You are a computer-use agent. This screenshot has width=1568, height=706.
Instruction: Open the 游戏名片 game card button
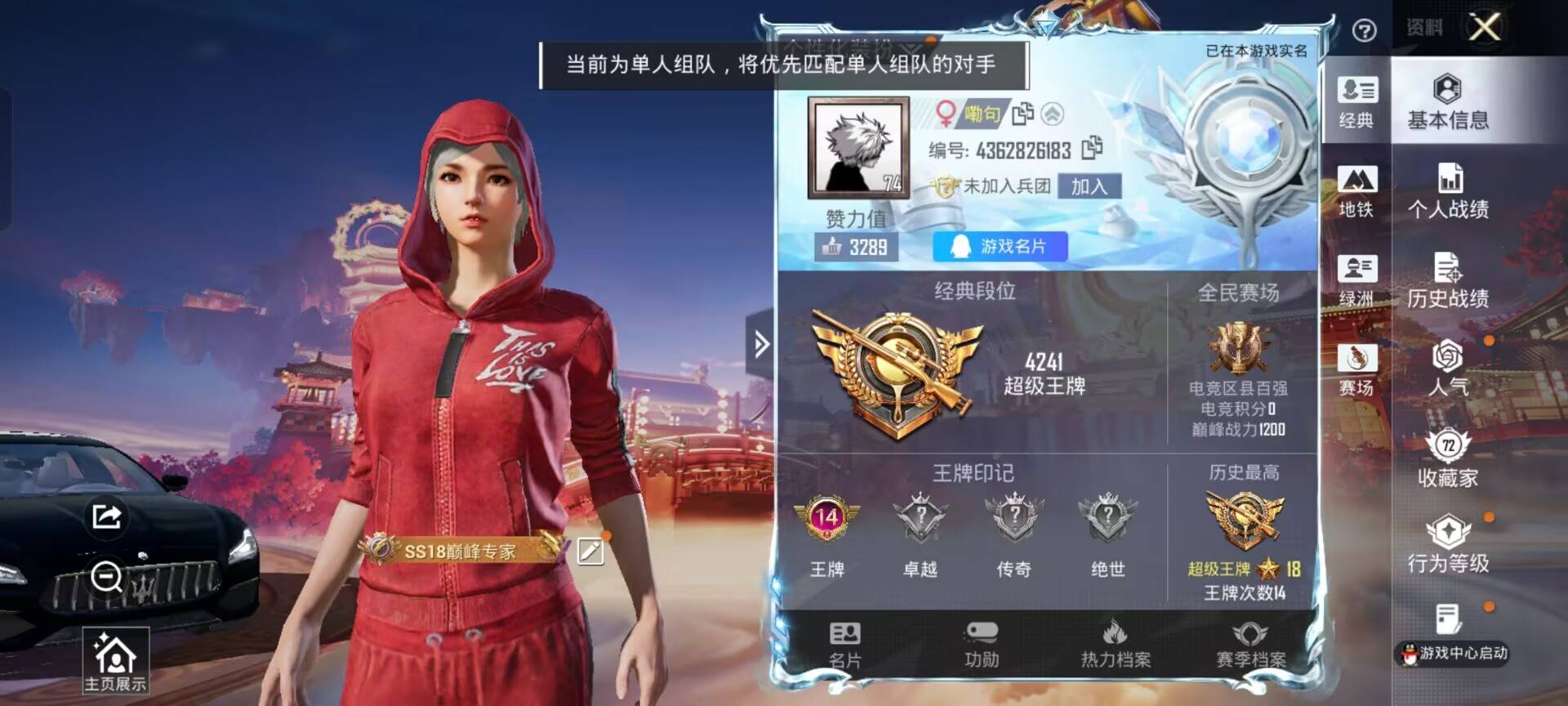coord(1000,244)
